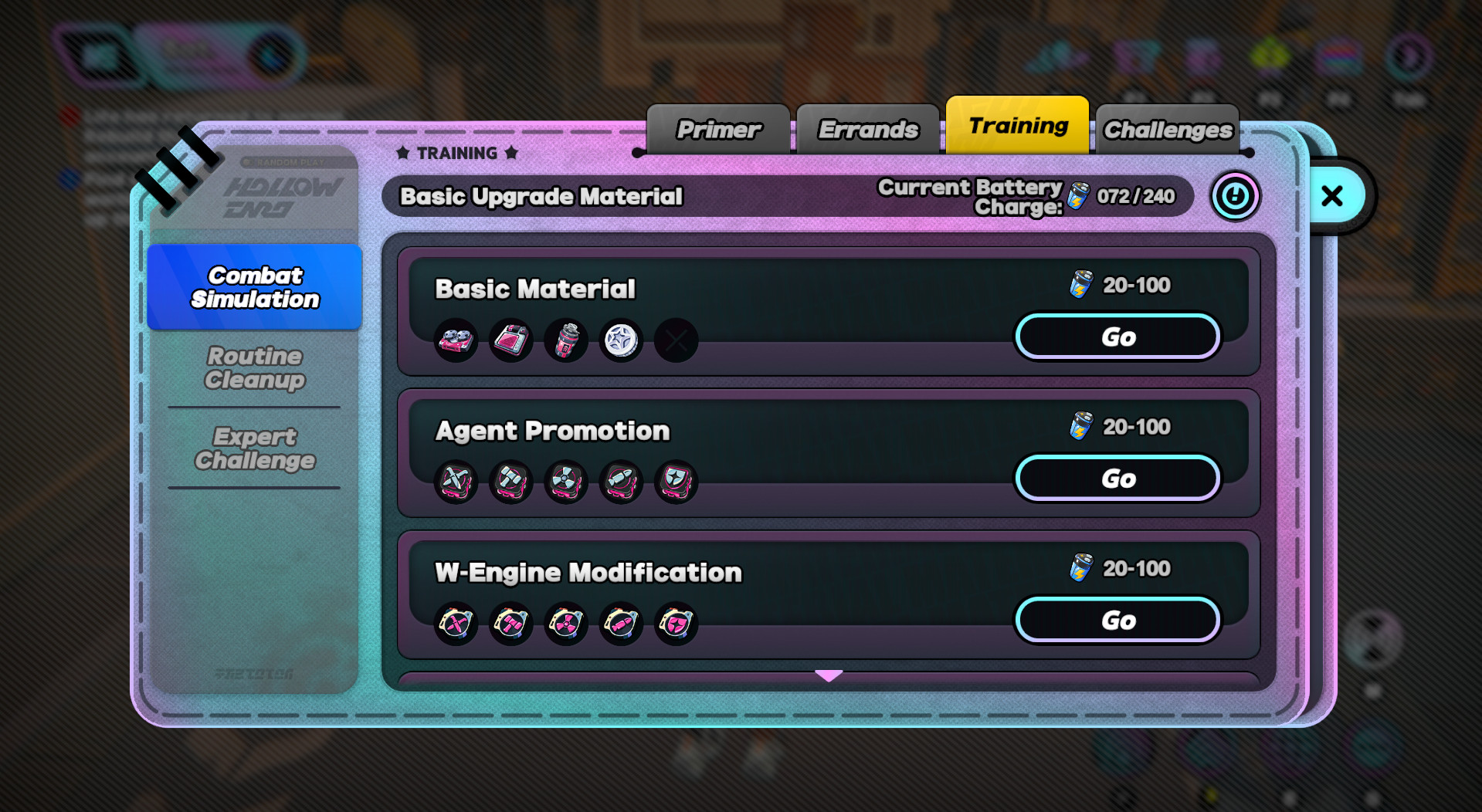Start Agent Promotion by pressing its Go button
The image size is (1482, 812).
point(1117,478)
